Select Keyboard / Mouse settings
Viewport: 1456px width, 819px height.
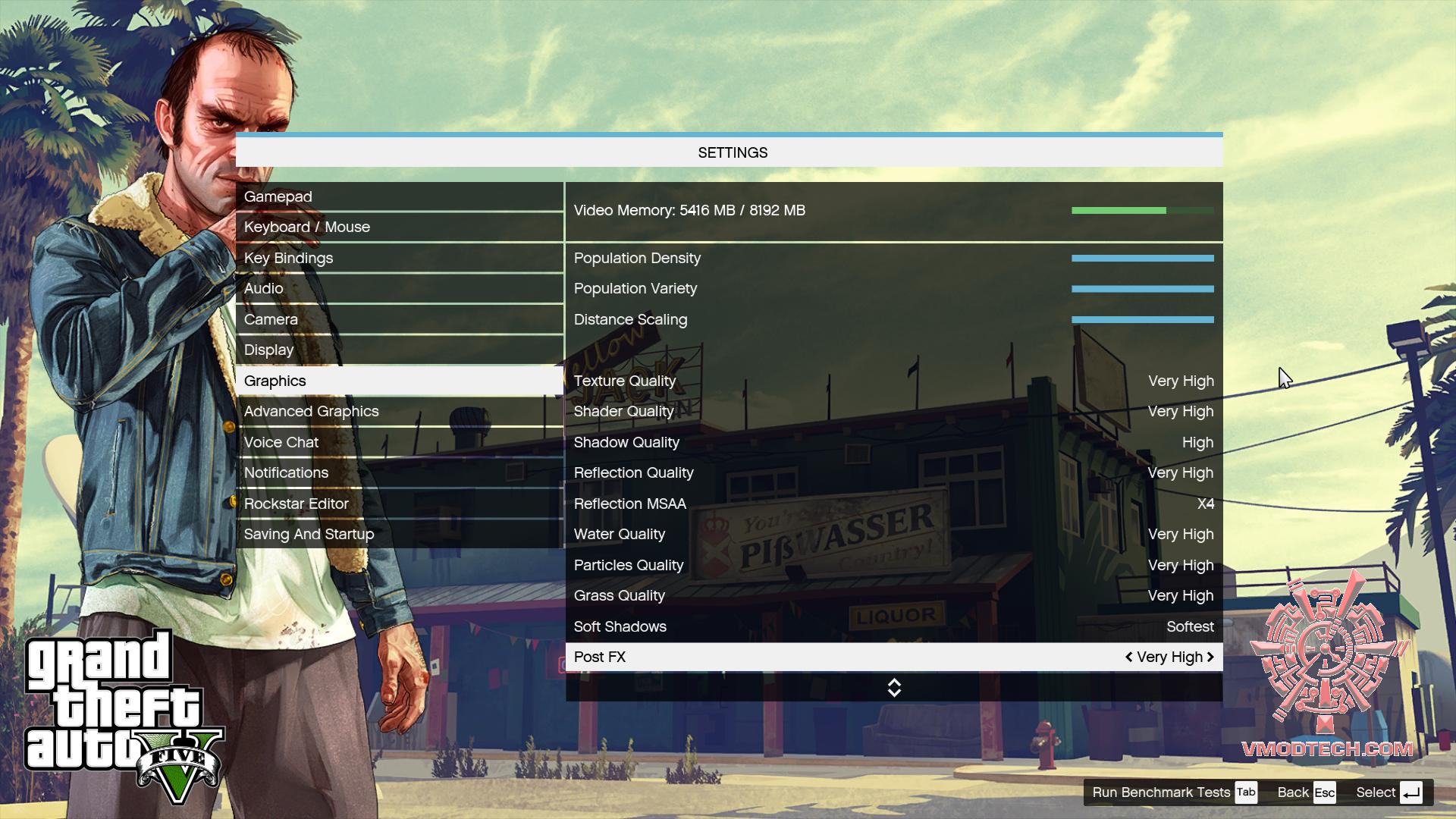click(399, 227)
